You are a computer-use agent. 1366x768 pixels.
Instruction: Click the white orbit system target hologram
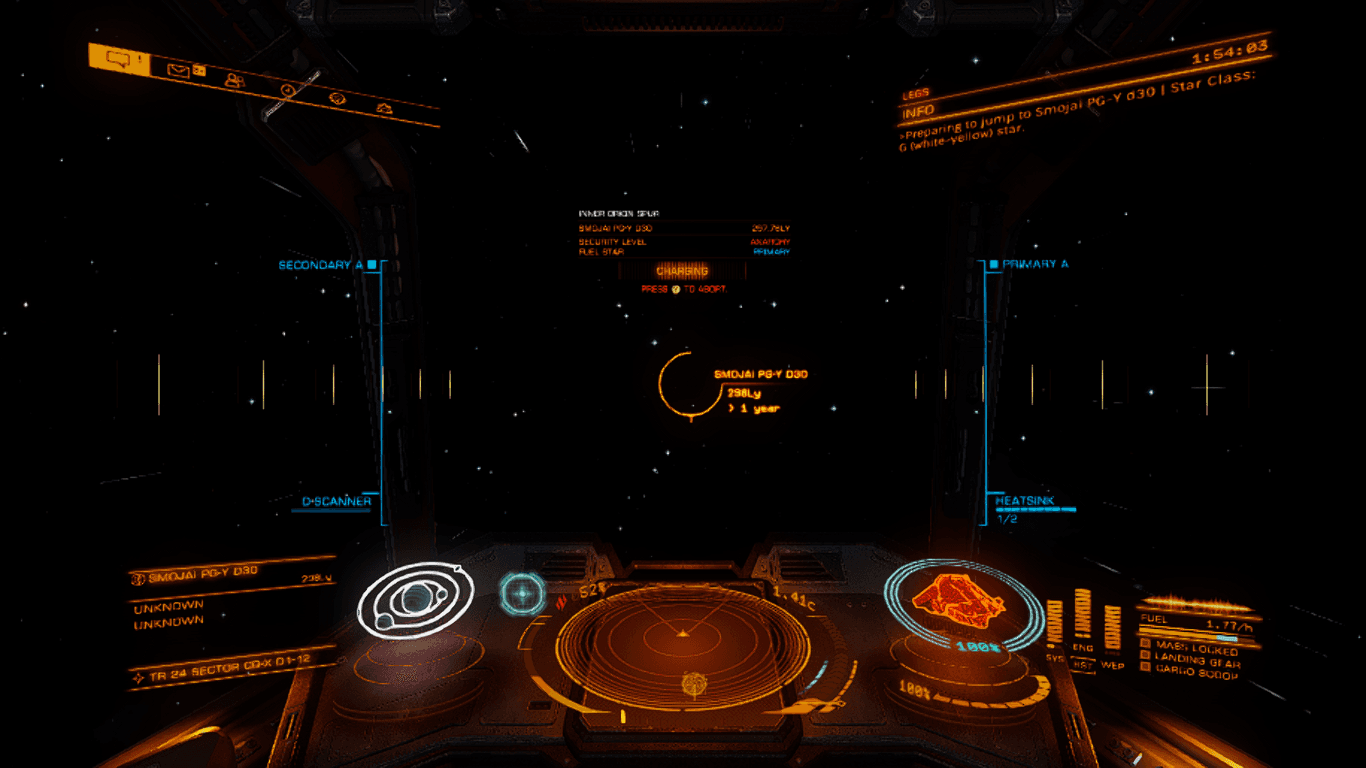415,599
